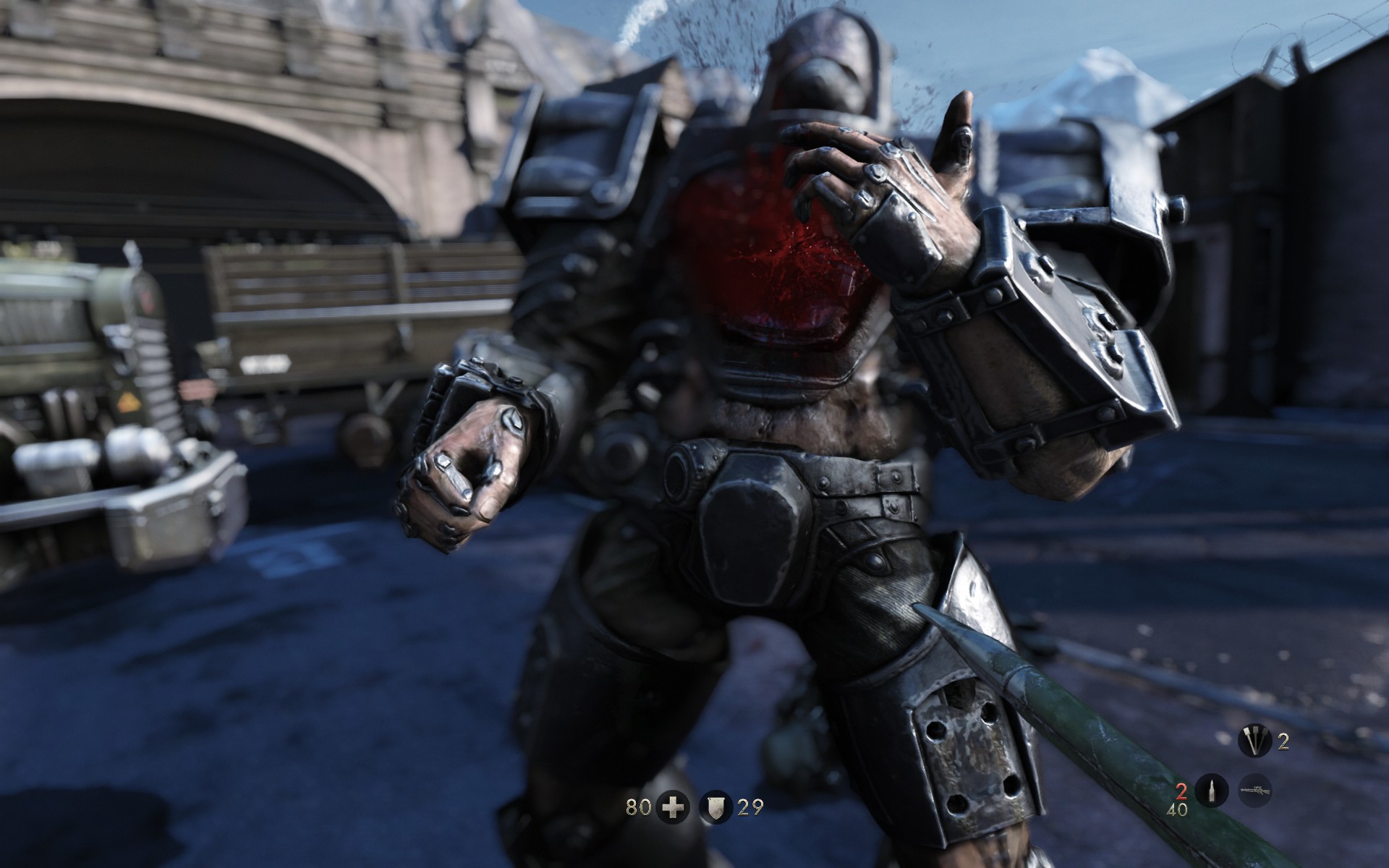Click the health cross icon

[x=674, y=807]
